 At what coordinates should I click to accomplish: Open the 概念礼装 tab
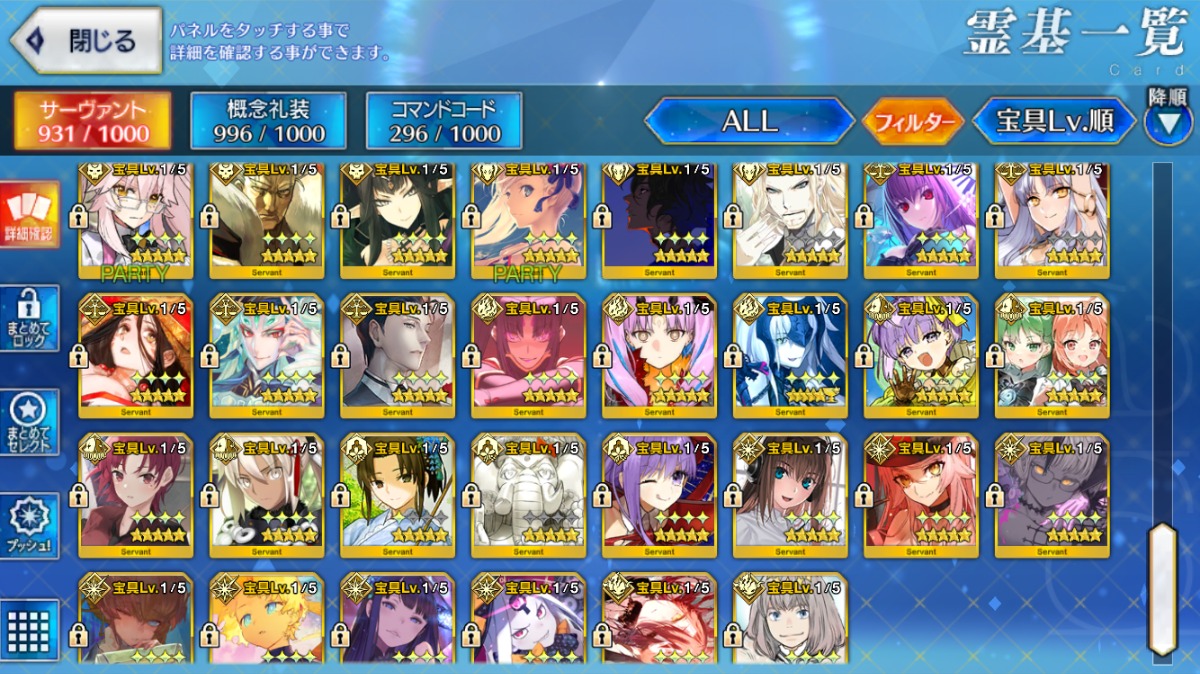[268, 121]
